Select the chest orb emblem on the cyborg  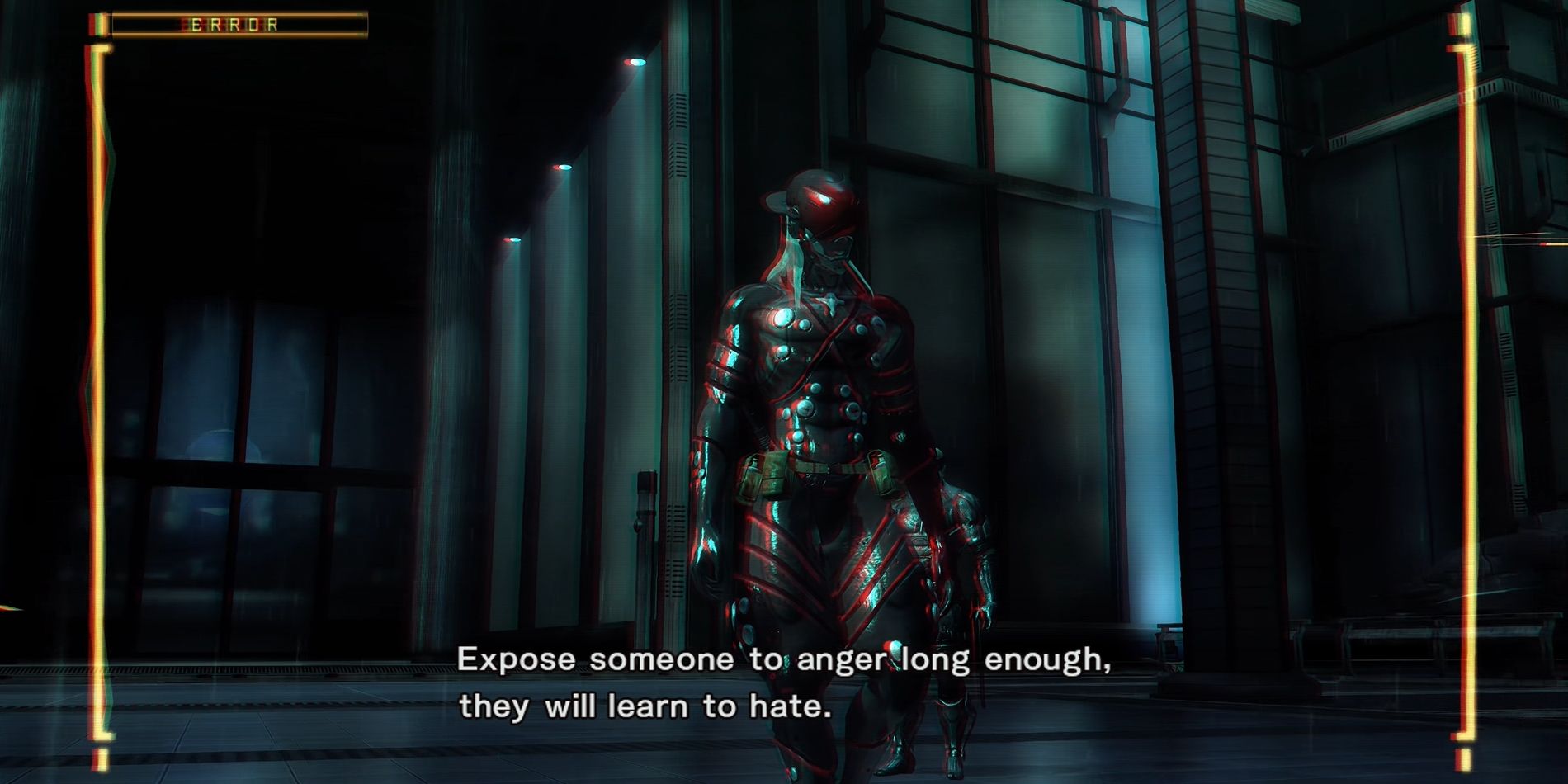(834, 301)
